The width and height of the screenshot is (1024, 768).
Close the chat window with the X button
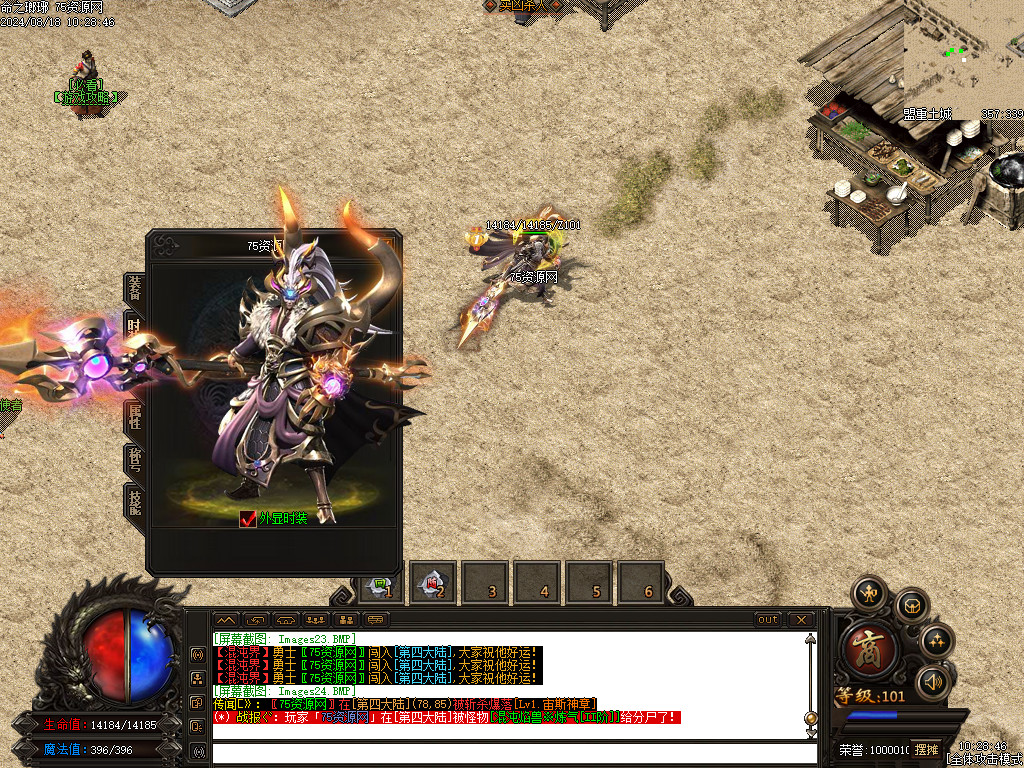pyautogui.click(x=801, y=620)
